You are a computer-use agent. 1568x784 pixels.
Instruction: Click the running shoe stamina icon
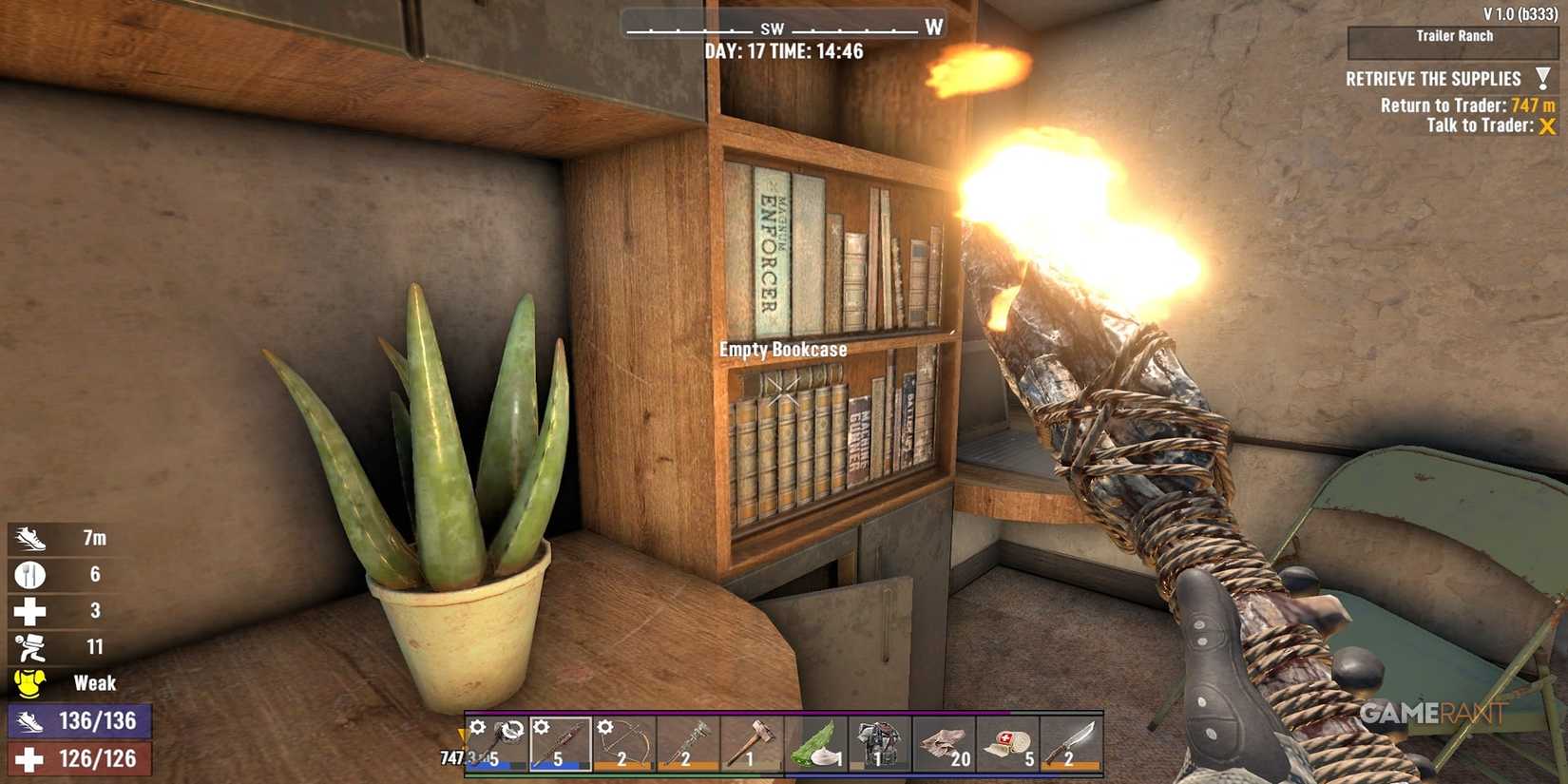(30, 537)
